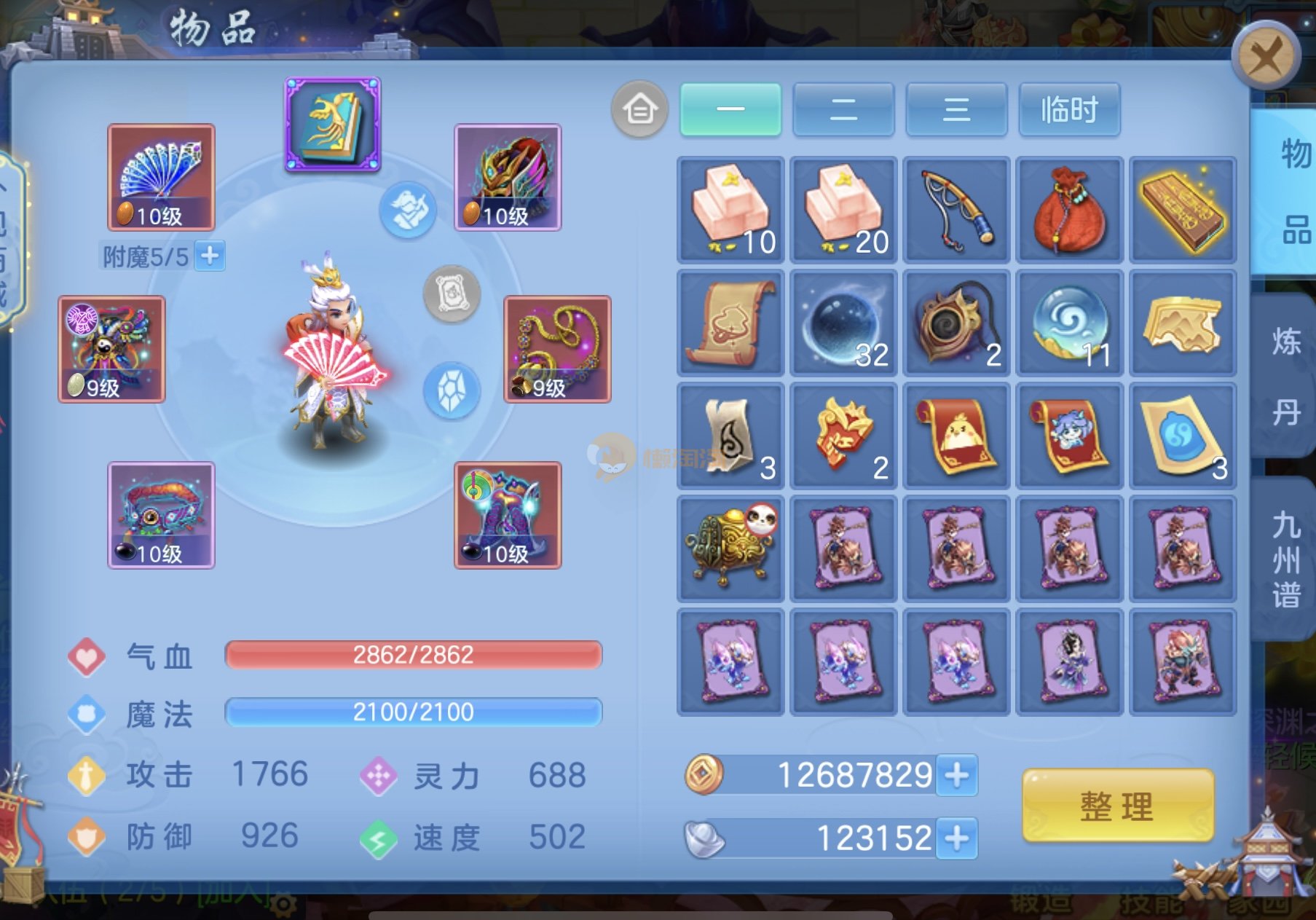1316x920 pixels.
Task: Open the 临时 temporary bag tab
Action: tap(1069, 109)
